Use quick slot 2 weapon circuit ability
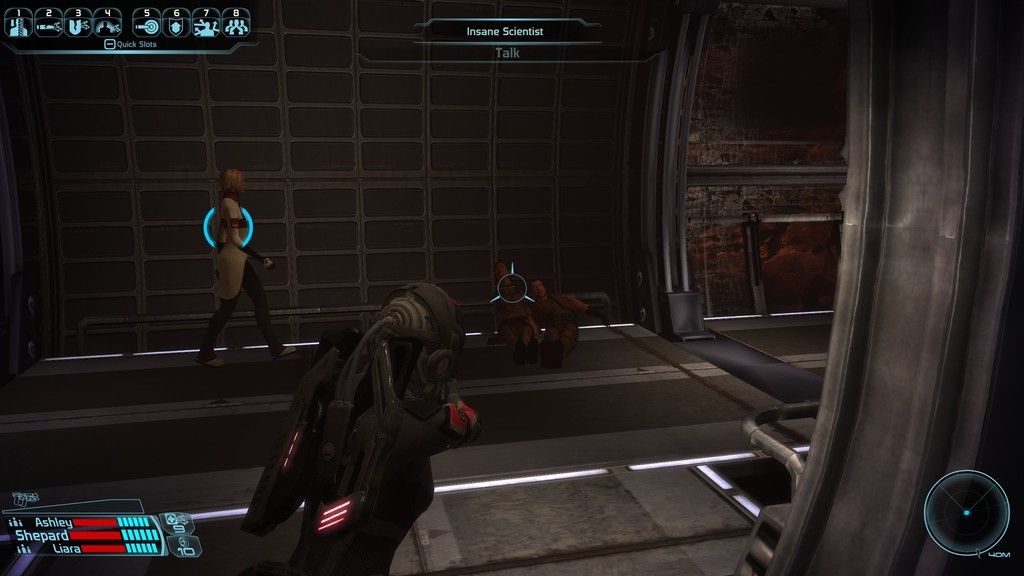Image resolution: width=1024 pixels, height=576 pixels. pyautogui.click(x=48, y=23)
